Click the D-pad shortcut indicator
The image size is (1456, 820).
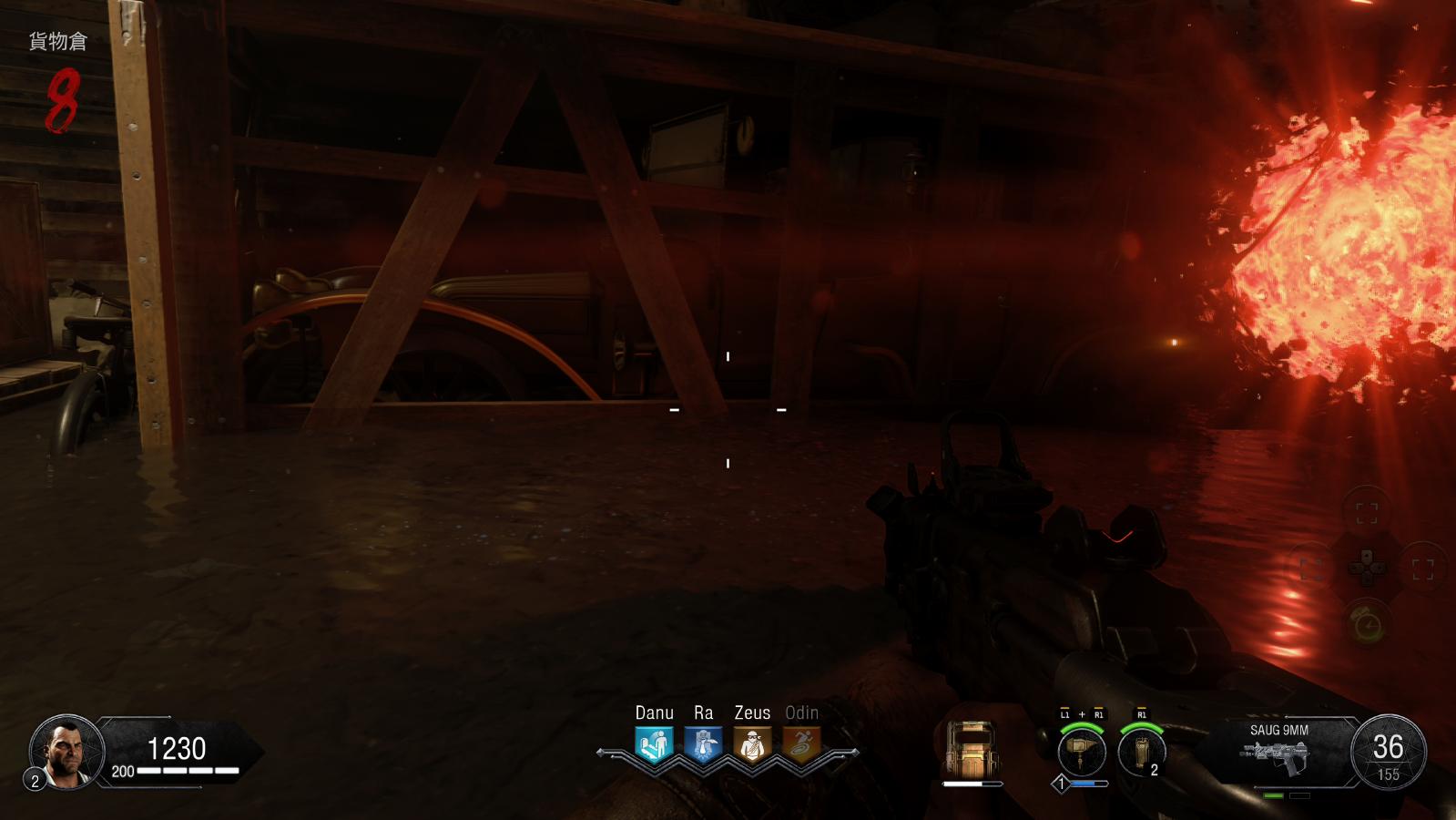(1366, 569)
